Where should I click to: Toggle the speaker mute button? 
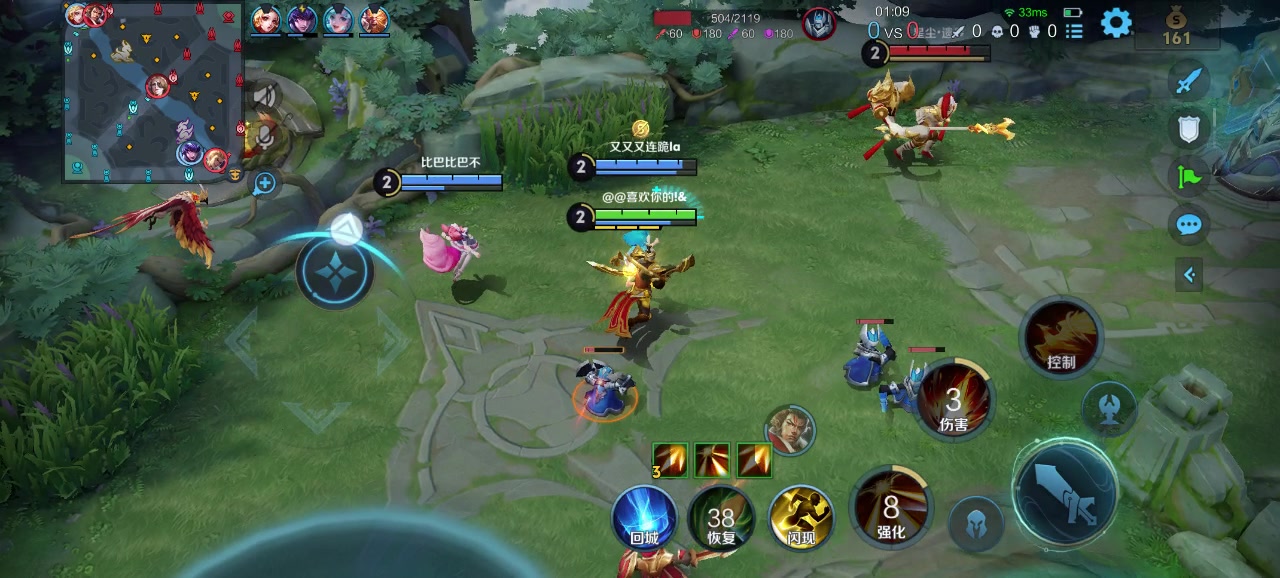pyautogui.click(x=265, y=96)
